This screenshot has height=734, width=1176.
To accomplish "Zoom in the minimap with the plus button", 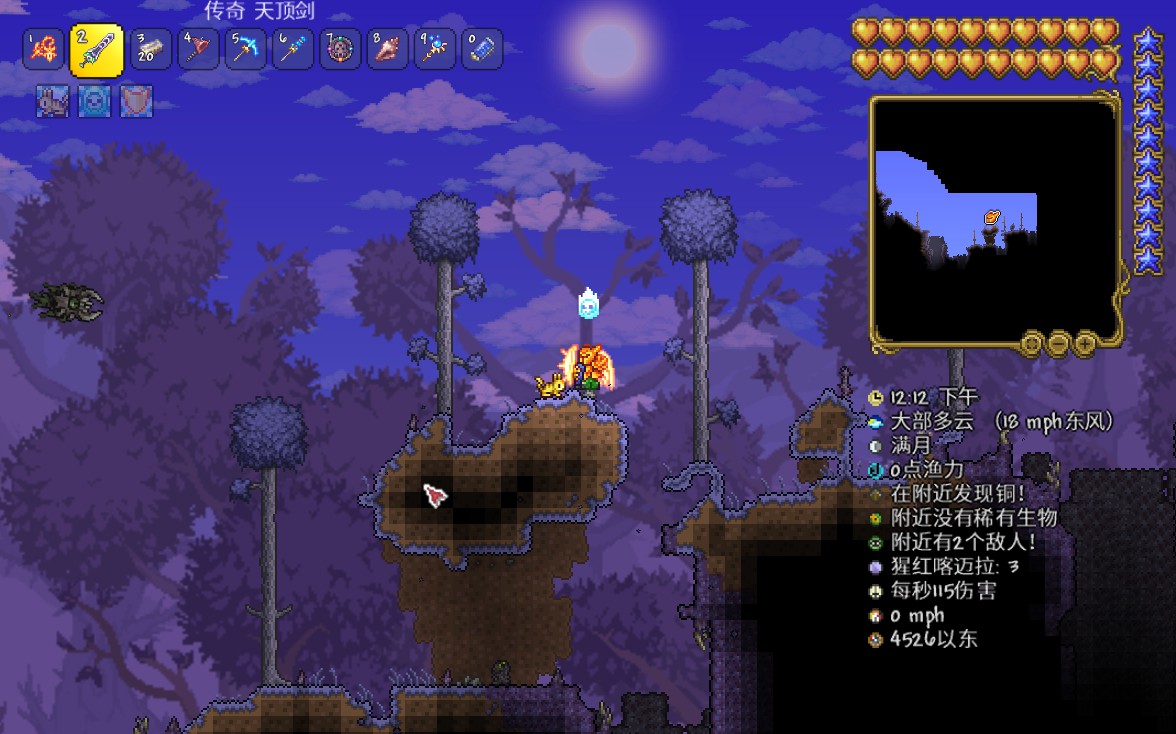I will point(1085,344).
